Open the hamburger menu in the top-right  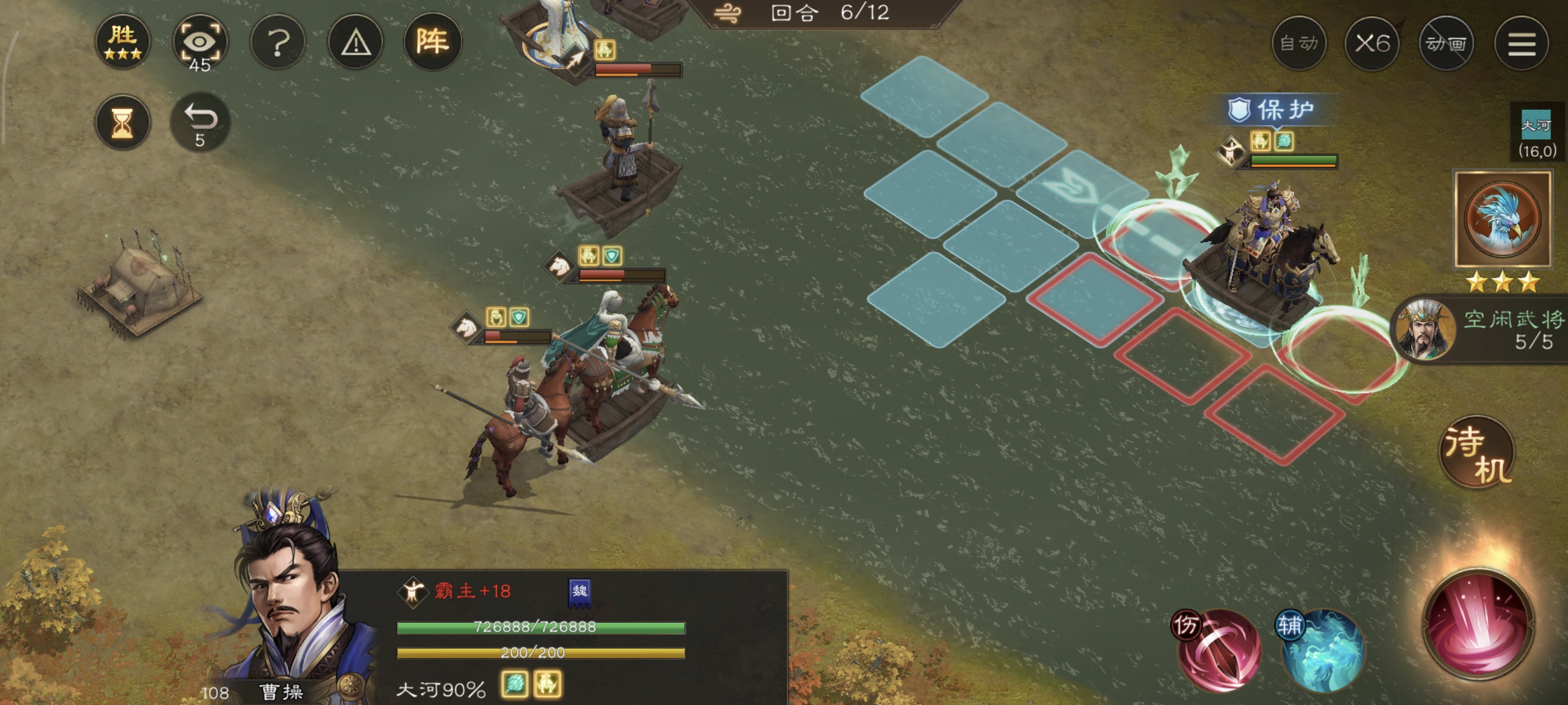coord(1523,43)
